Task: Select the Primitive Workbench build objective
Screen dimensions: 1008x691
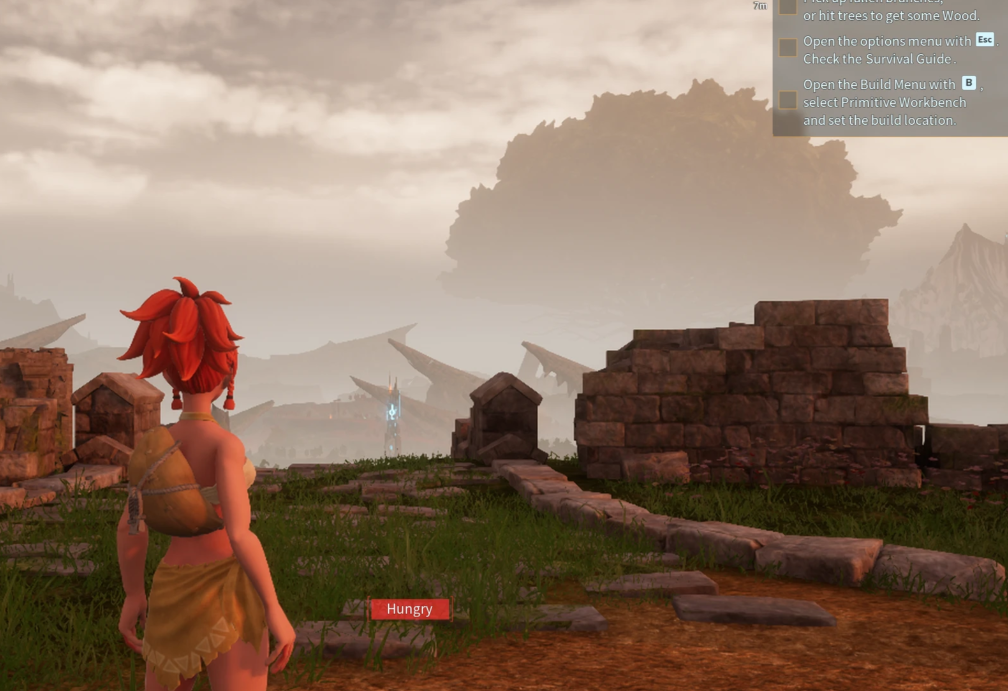Action: pyautogui.click(x=885, y=102)
